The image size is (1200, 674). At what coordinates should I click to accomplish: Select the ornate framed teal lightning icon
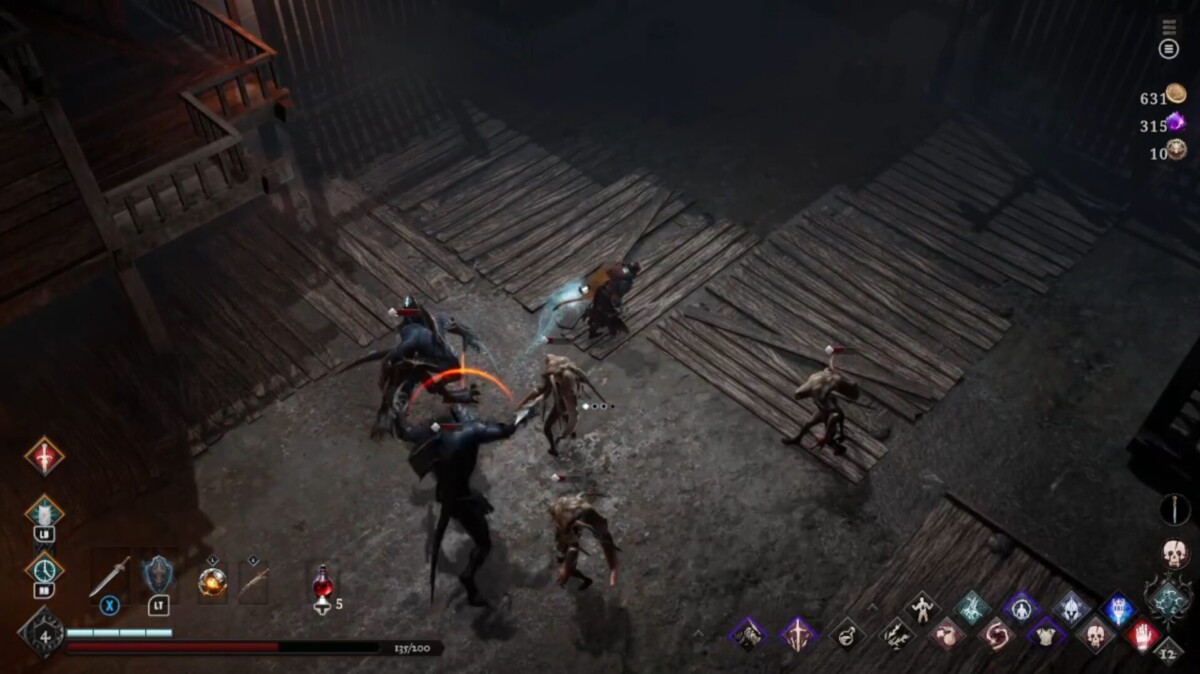1168,599
